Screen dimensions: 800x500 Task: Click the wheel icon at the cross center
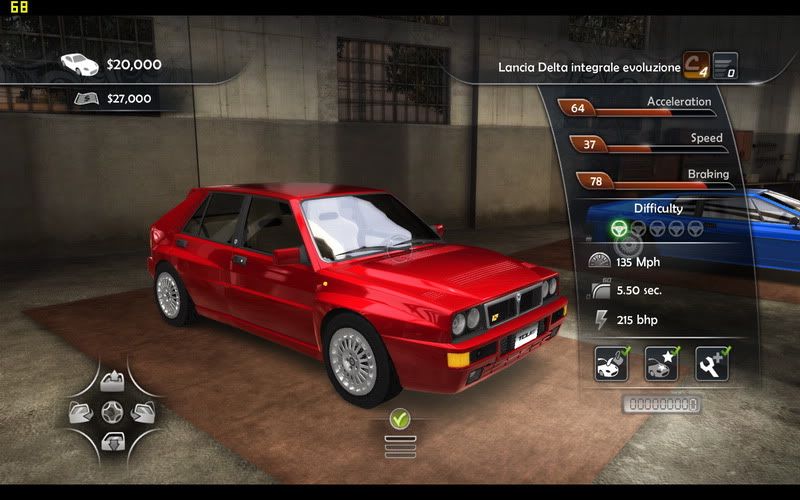[113, 411]
